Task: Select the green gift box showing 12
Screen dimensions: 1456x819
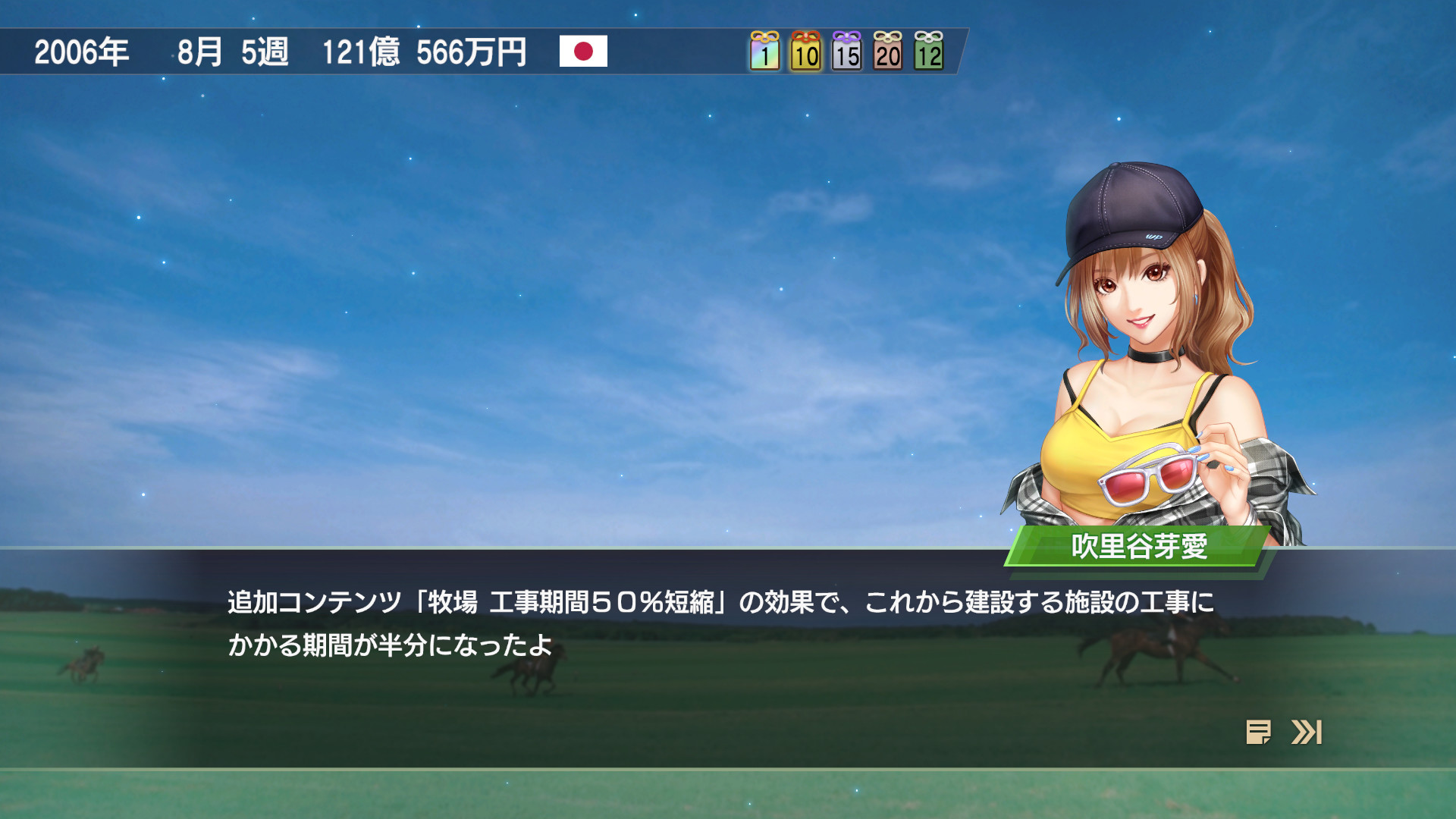Action: 930,53
